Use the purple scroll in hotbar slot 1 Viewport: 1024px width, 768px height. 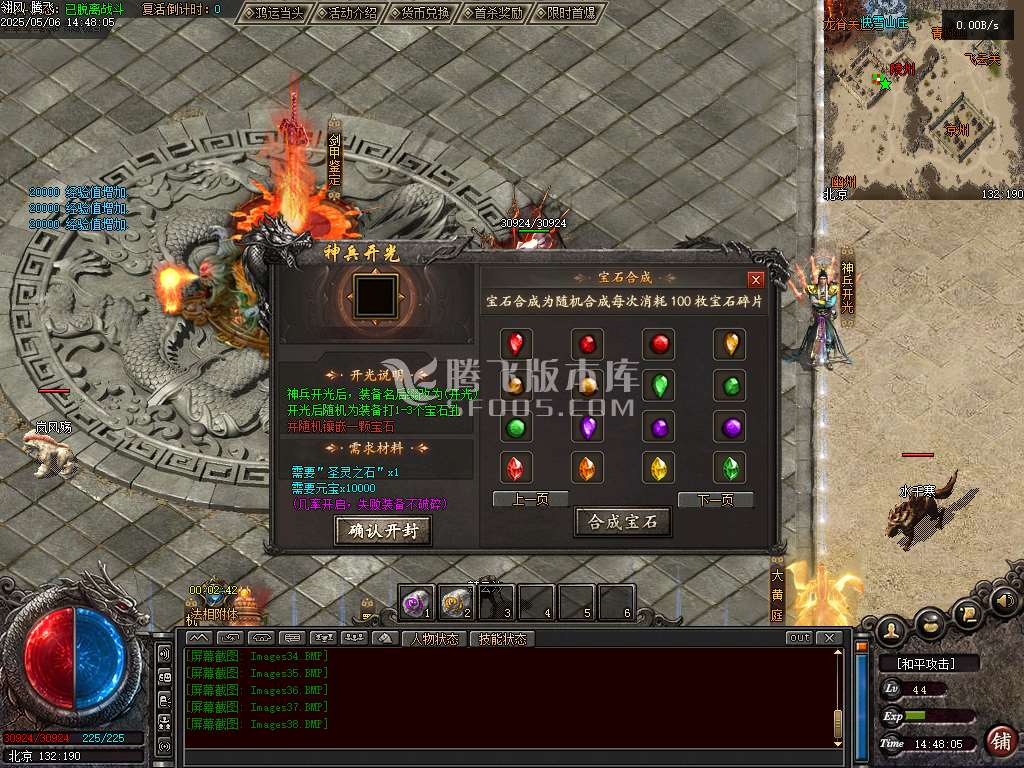pos(417,602)
